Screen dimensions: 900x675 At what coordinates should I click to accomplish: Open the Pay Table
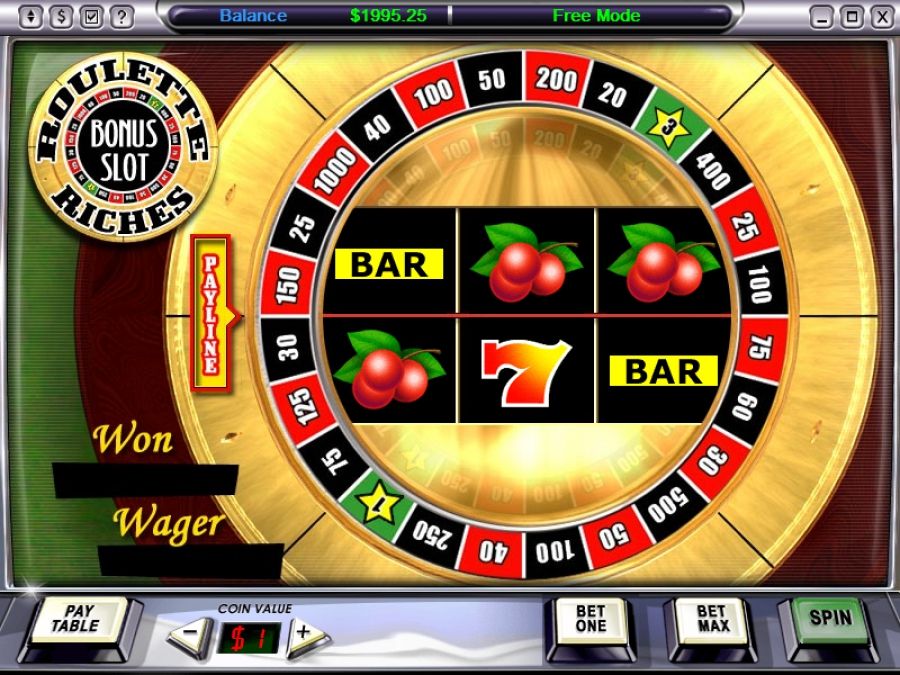[x=76, y=621]
